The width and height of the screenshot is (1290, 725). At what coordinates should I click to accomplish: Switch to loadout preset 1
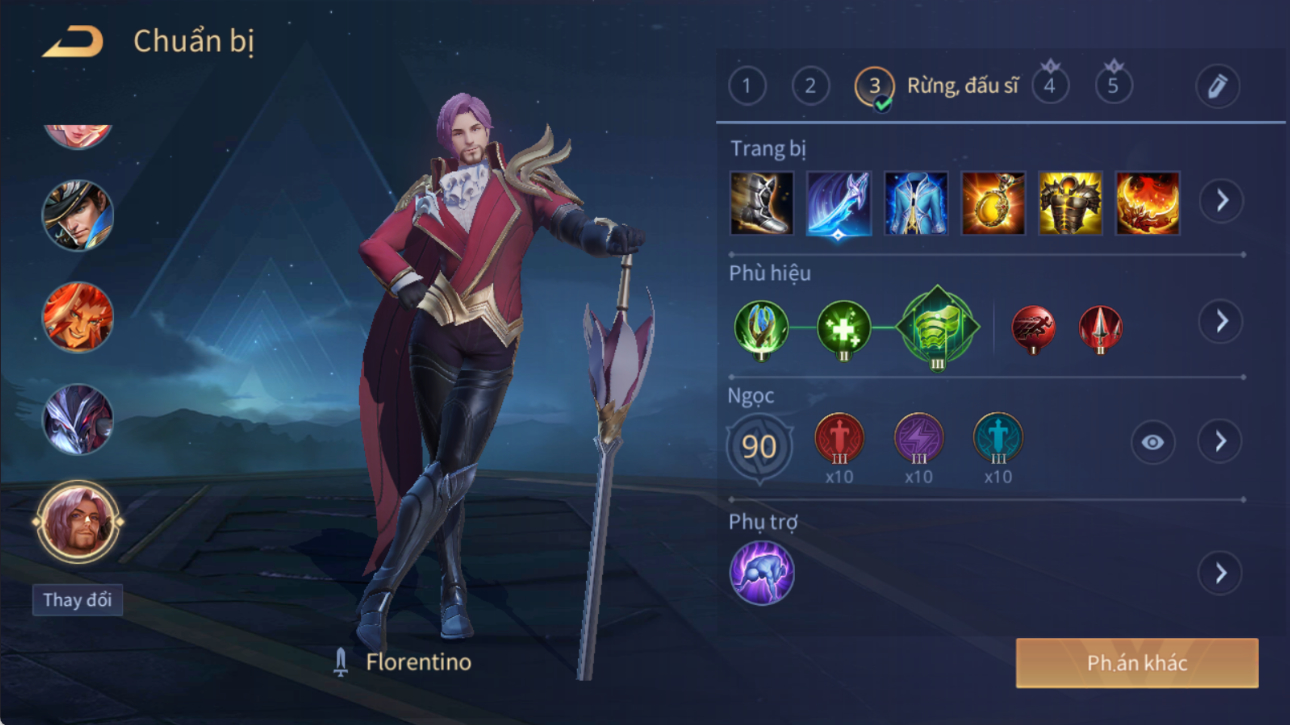click(x=747, y=86)
